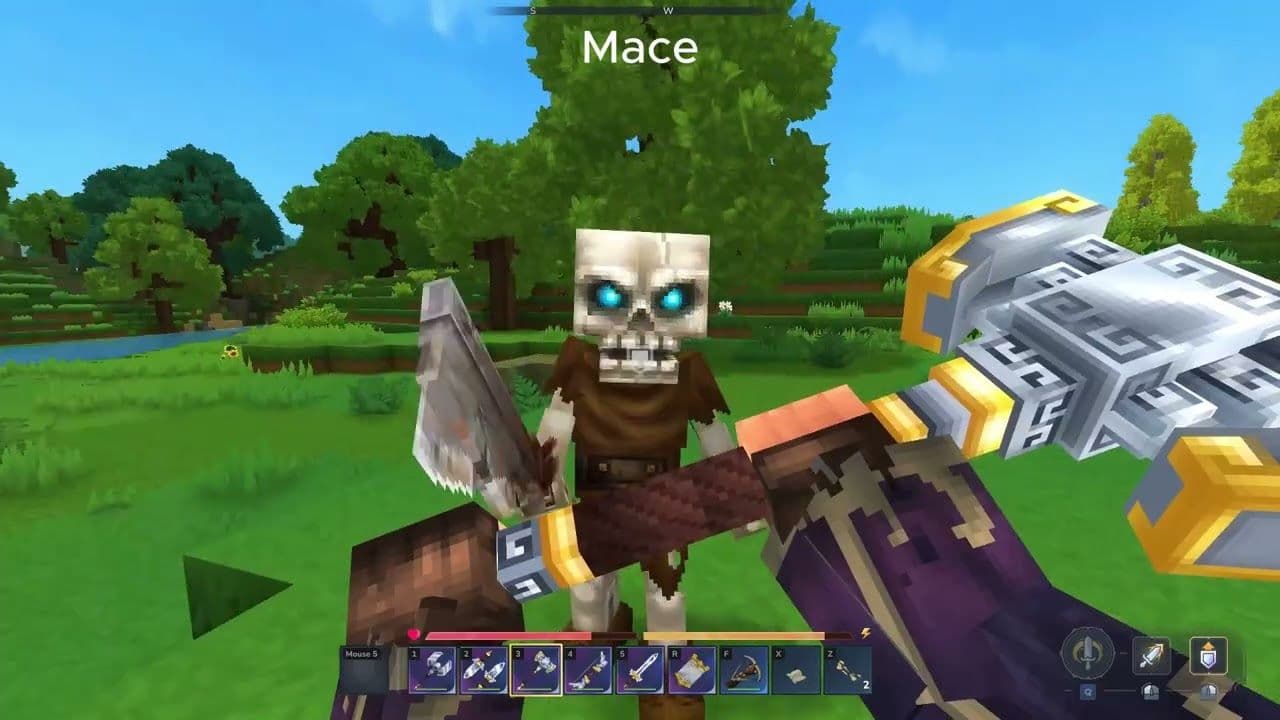Screen dimensions: 1280x720
Task: Click the sword strike ability icon bottom right
Action: (1152, 657)
